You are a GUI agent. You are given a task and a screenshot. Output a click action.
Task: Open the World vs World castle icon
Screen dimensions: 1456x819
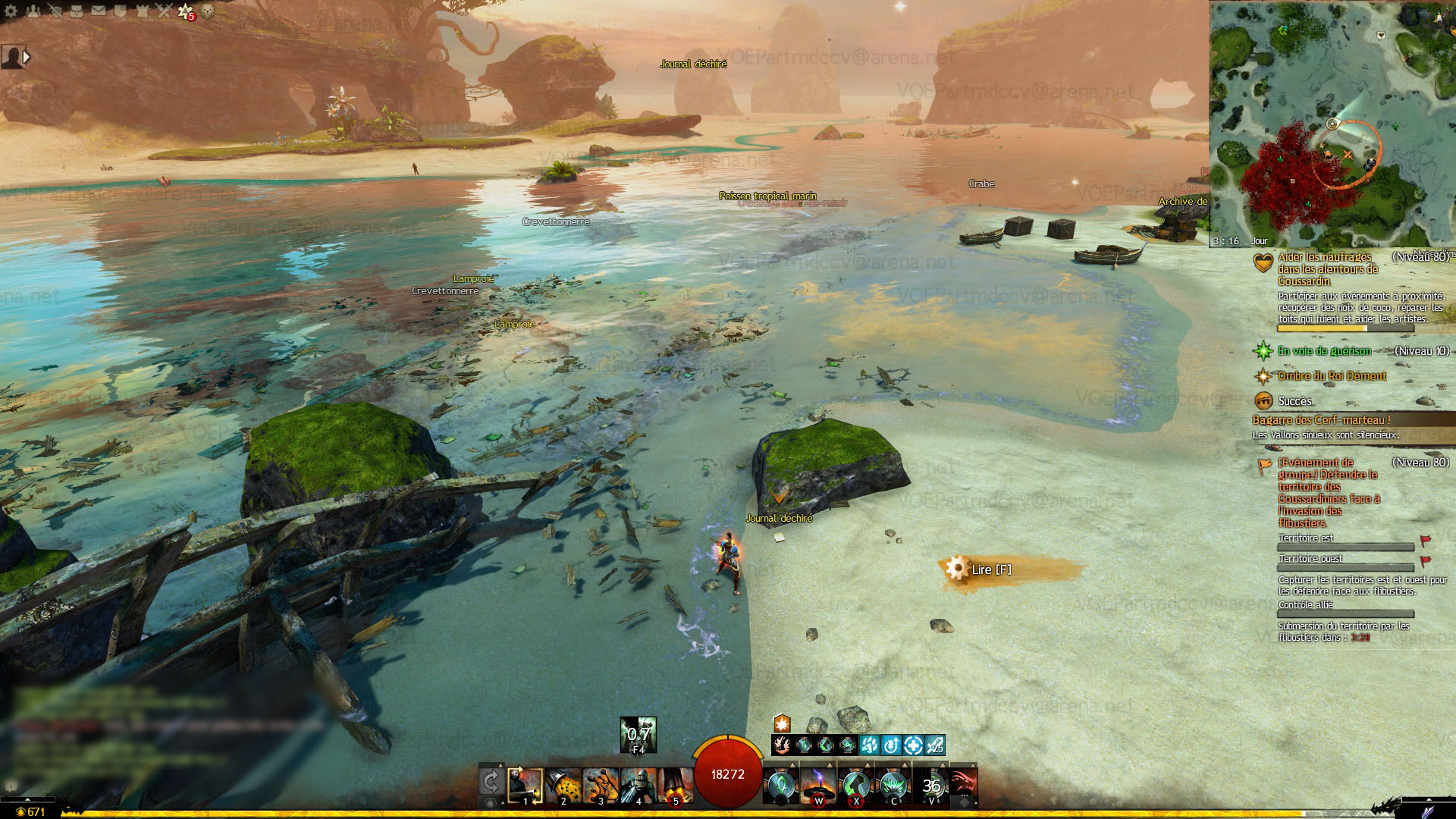142,11
